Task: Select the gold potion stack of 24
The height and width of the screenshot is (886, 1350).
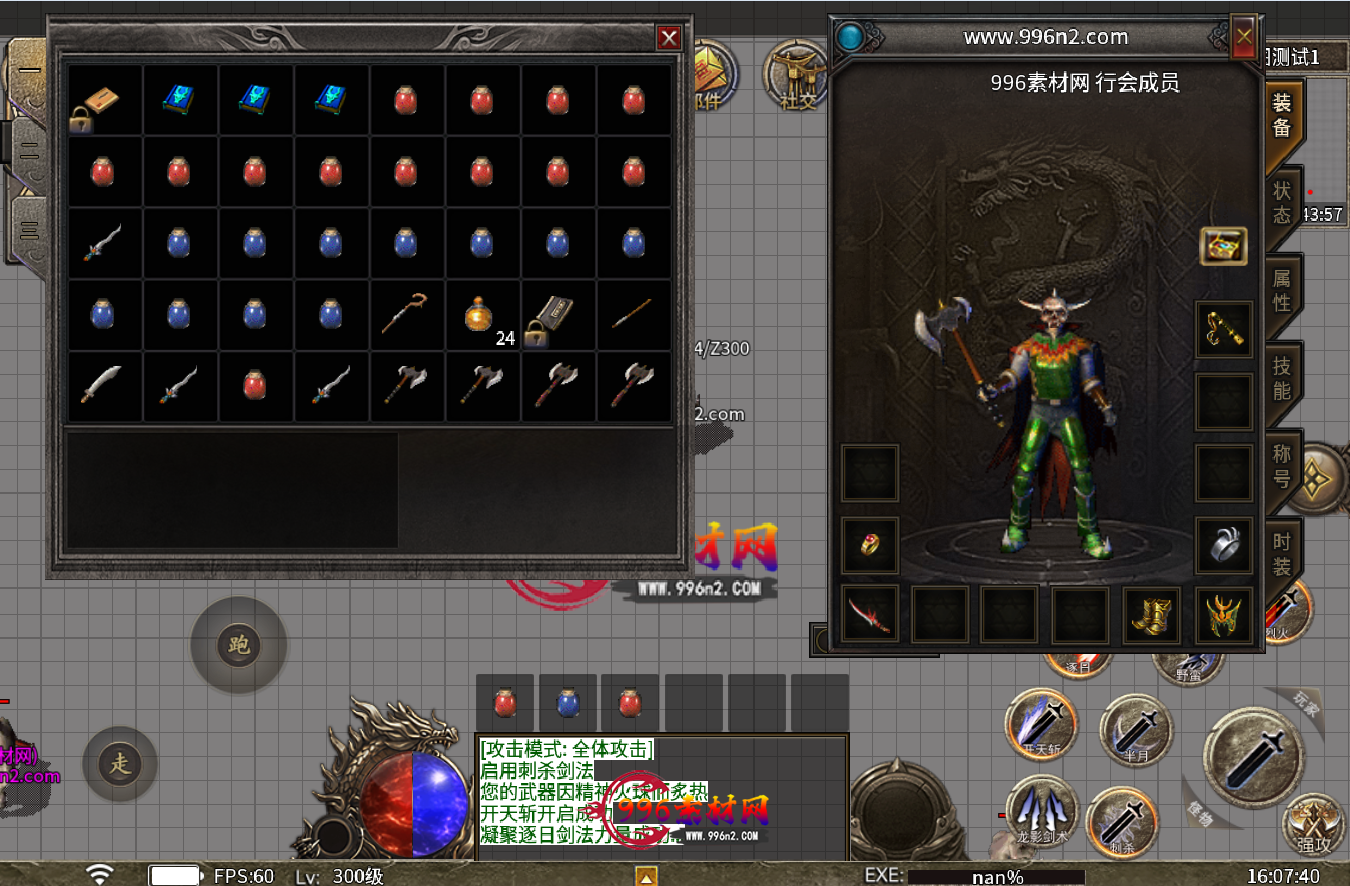Action: pyautogui.click(x=481, y=316)
